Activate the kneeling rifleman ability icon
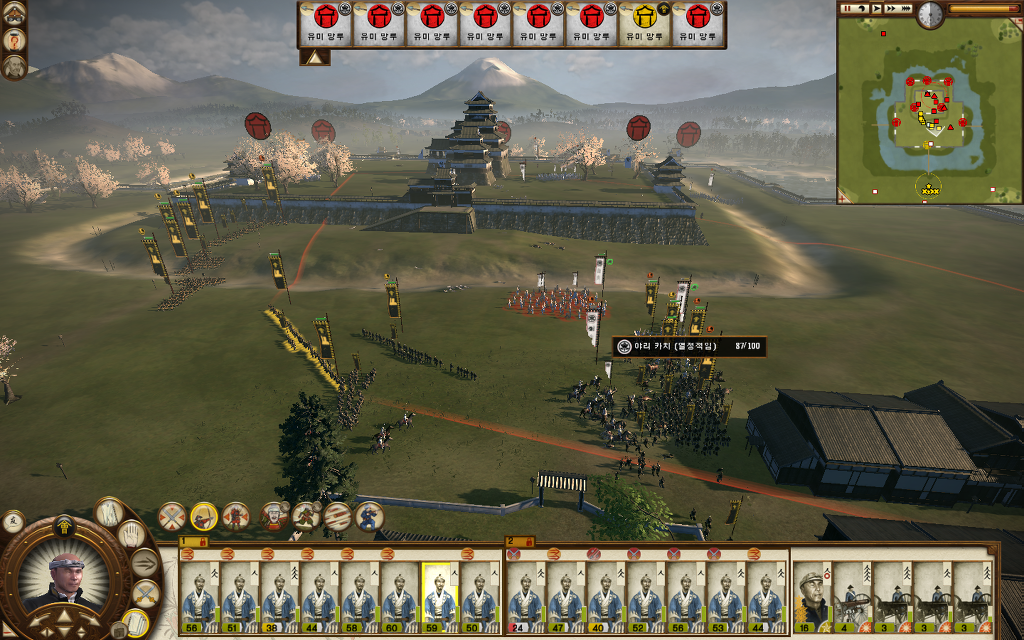This screenshot has width=1024, height=640. [369, 516]
